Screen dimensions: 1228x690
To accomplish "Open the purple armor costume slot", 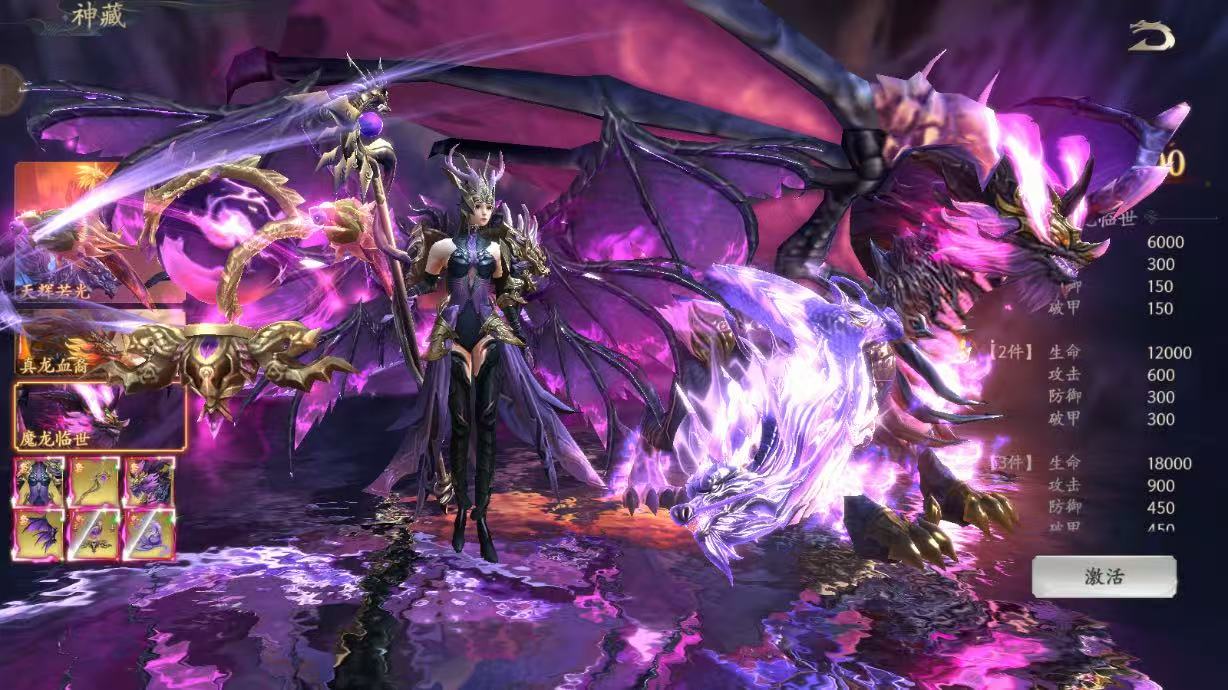I will (39, 482).
